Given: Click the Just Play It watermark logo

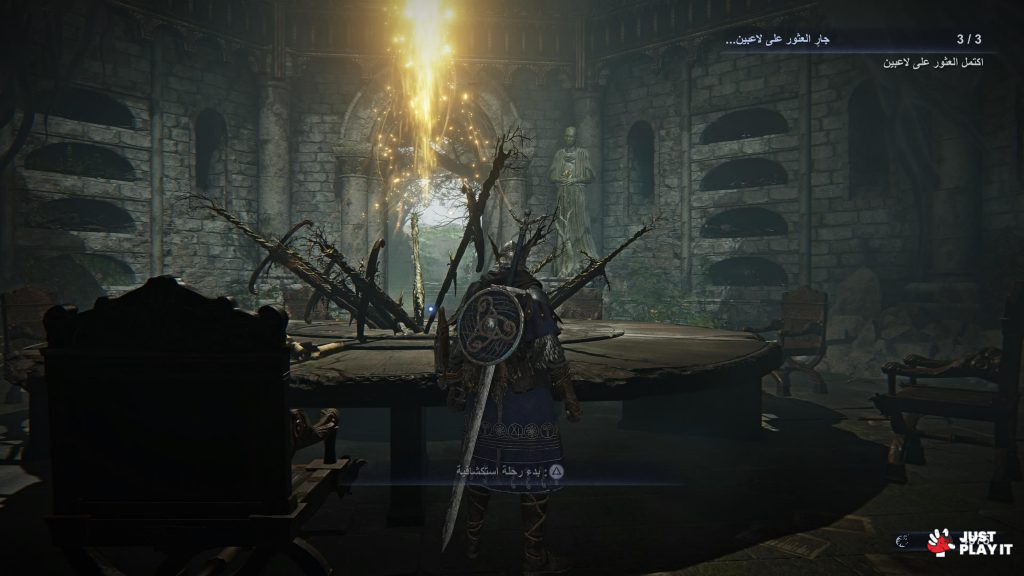Looking at the screenshot, I should (960, 541).
